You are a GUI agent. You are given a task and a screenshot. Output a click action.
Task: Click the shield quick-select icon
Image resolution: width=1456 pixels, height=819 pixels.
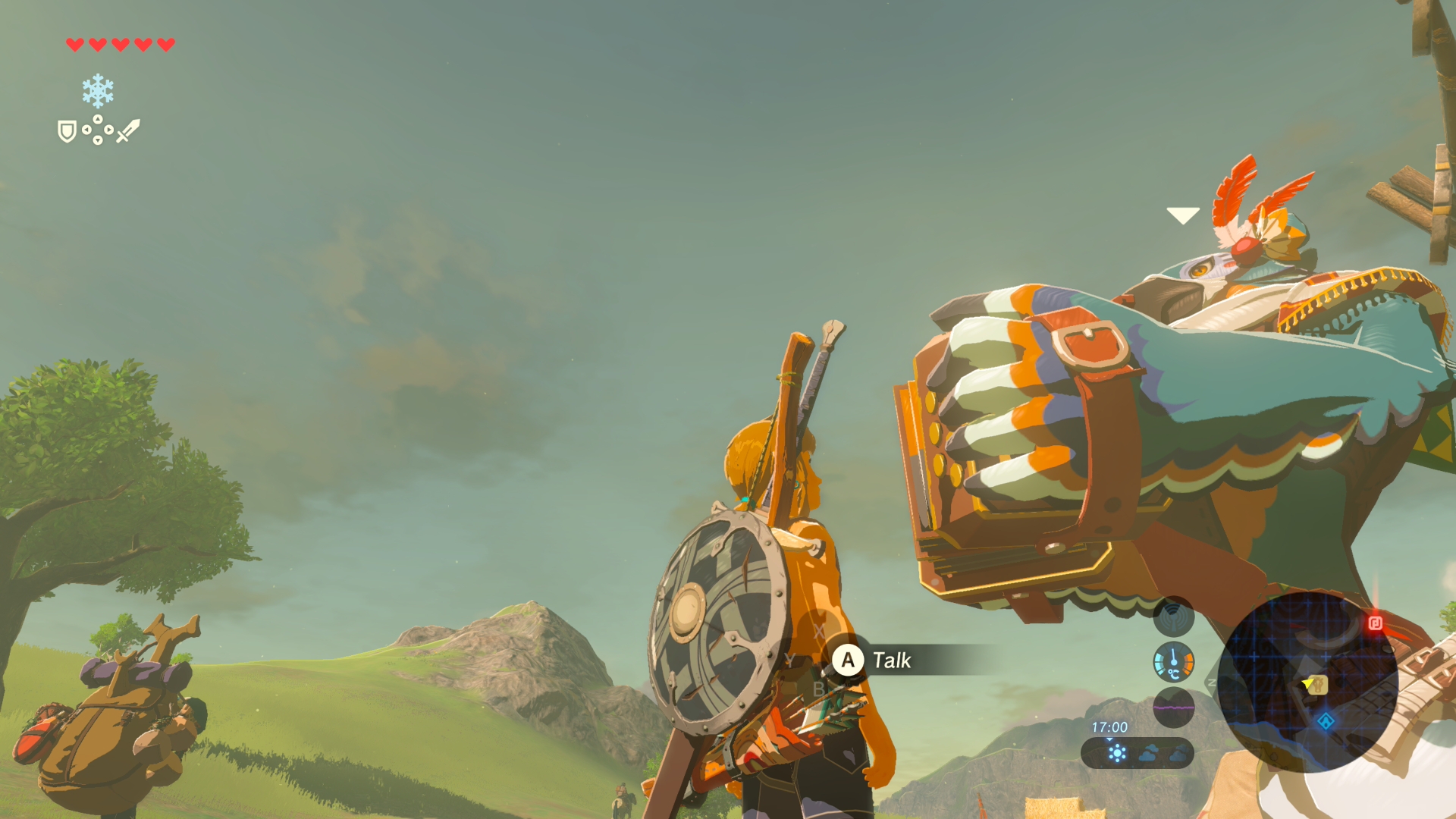point(67,131)
